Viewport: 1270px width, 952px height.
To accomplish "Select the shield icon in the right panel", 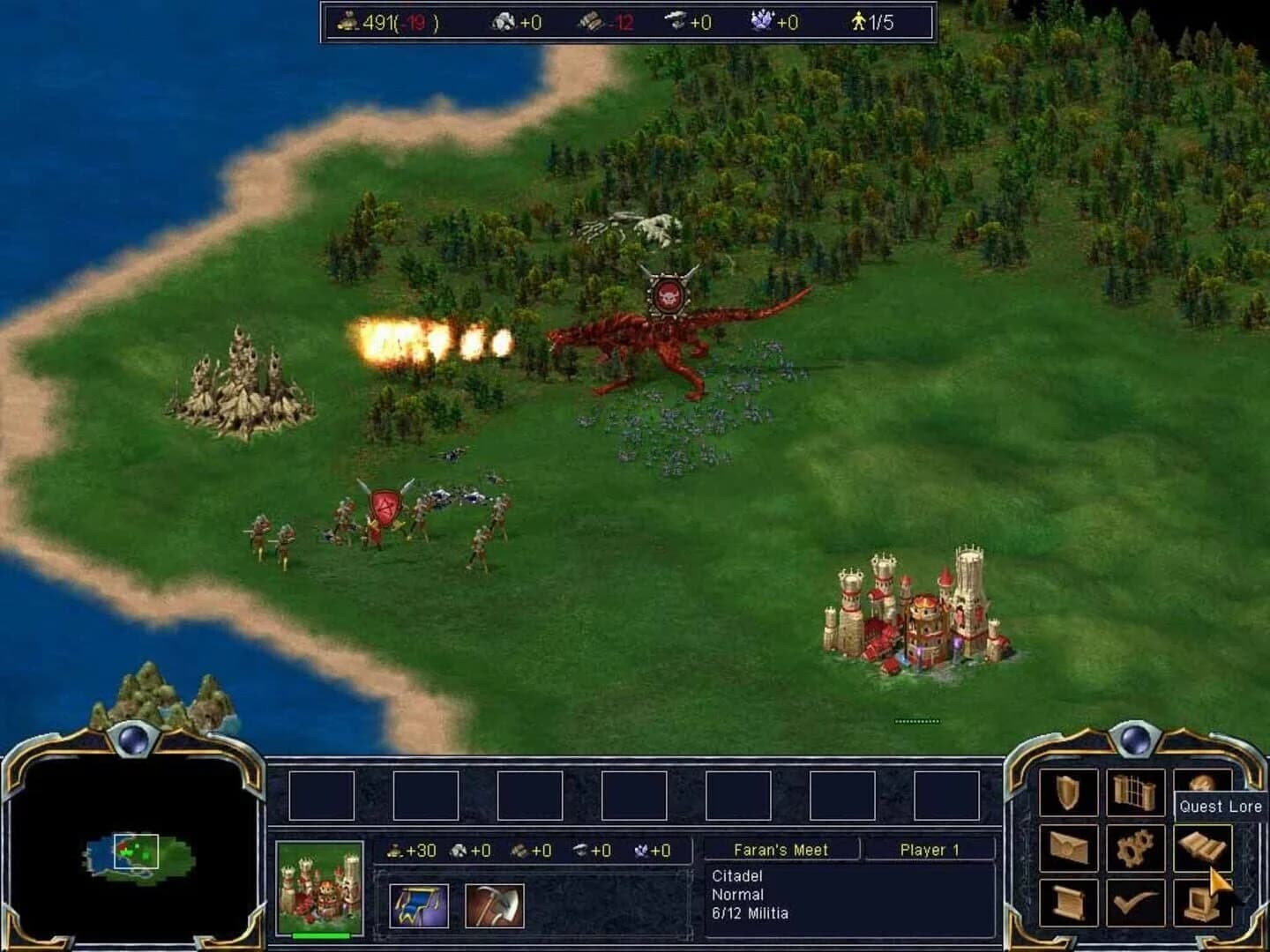I will [1066, 792].
